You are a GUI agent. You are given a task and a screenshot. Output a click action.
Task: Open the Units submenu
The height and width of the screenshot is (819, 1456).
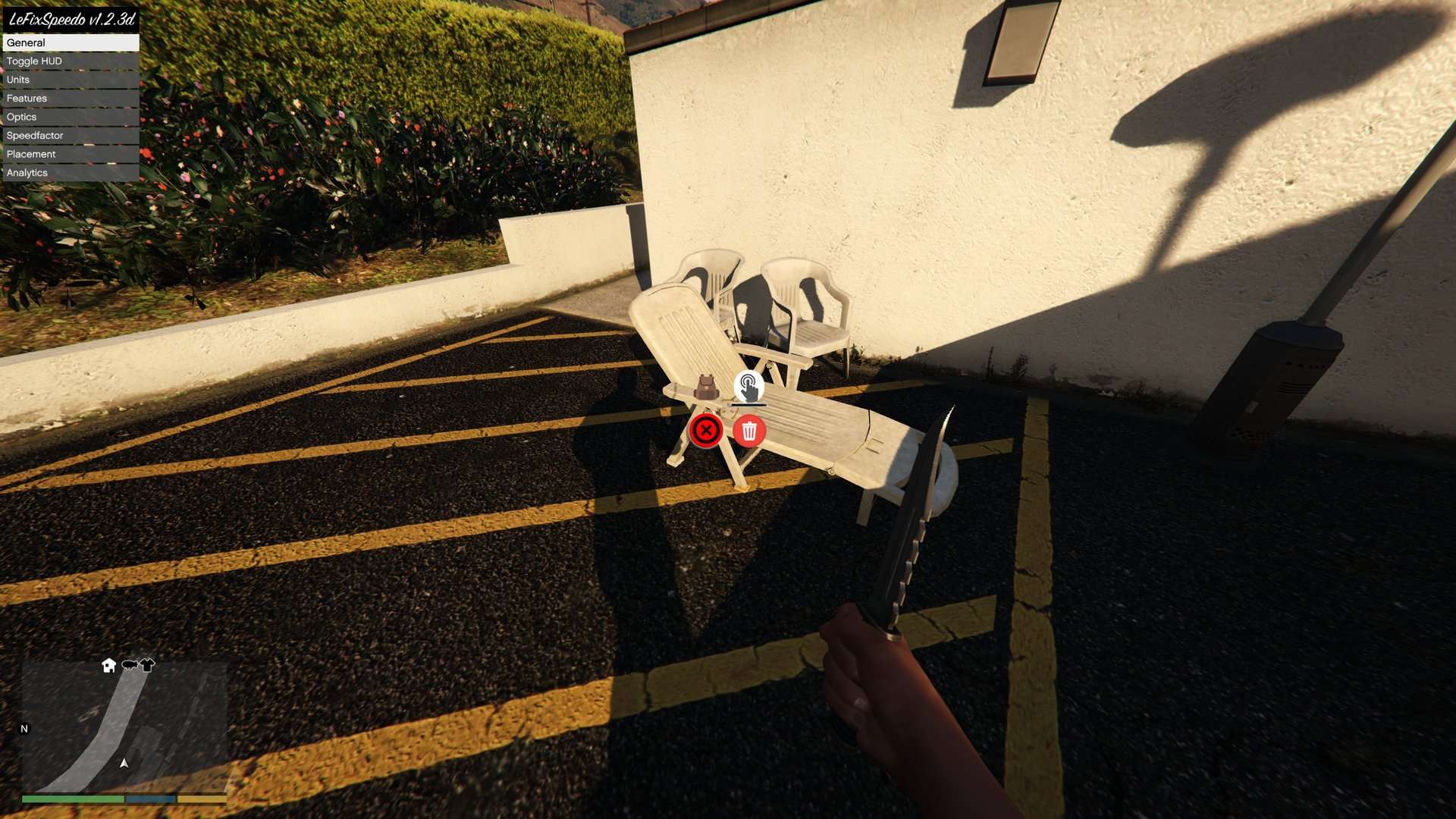point(70,80)
